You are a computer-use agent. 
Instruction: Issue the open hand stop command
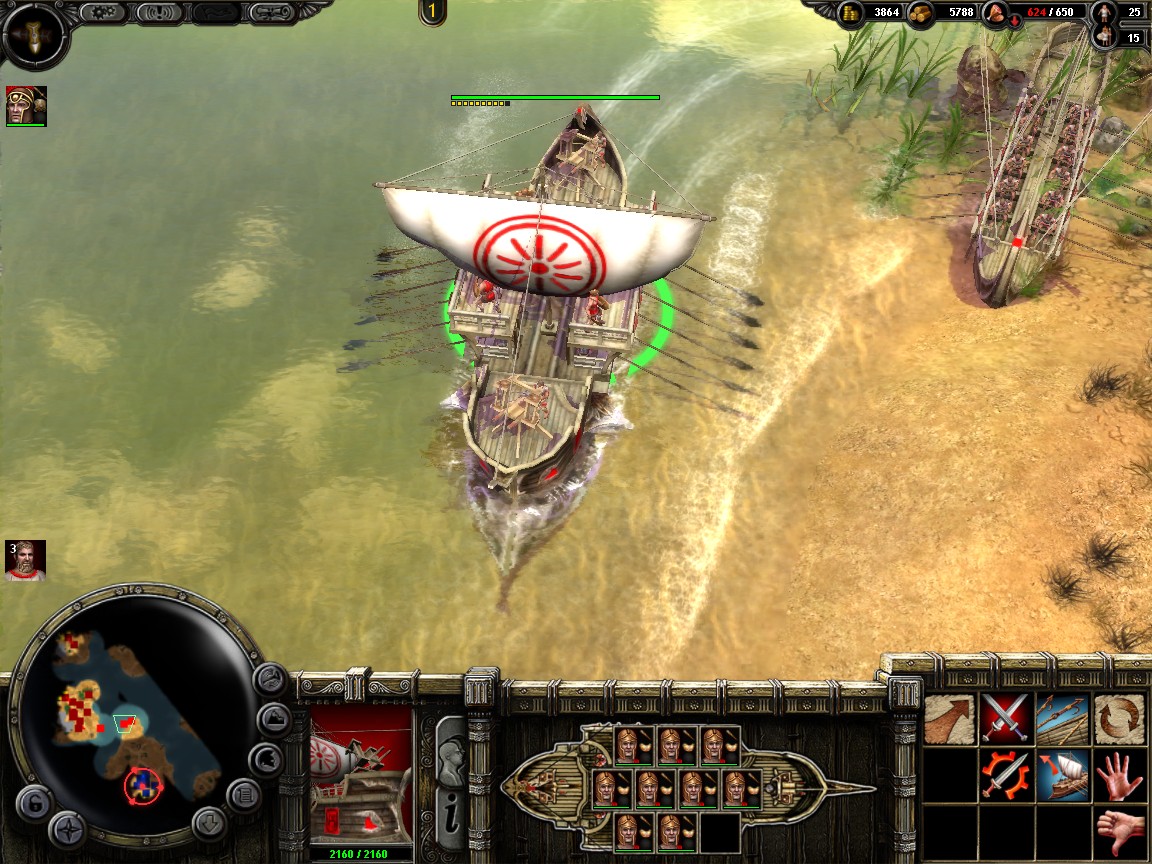click(1119, 775)
